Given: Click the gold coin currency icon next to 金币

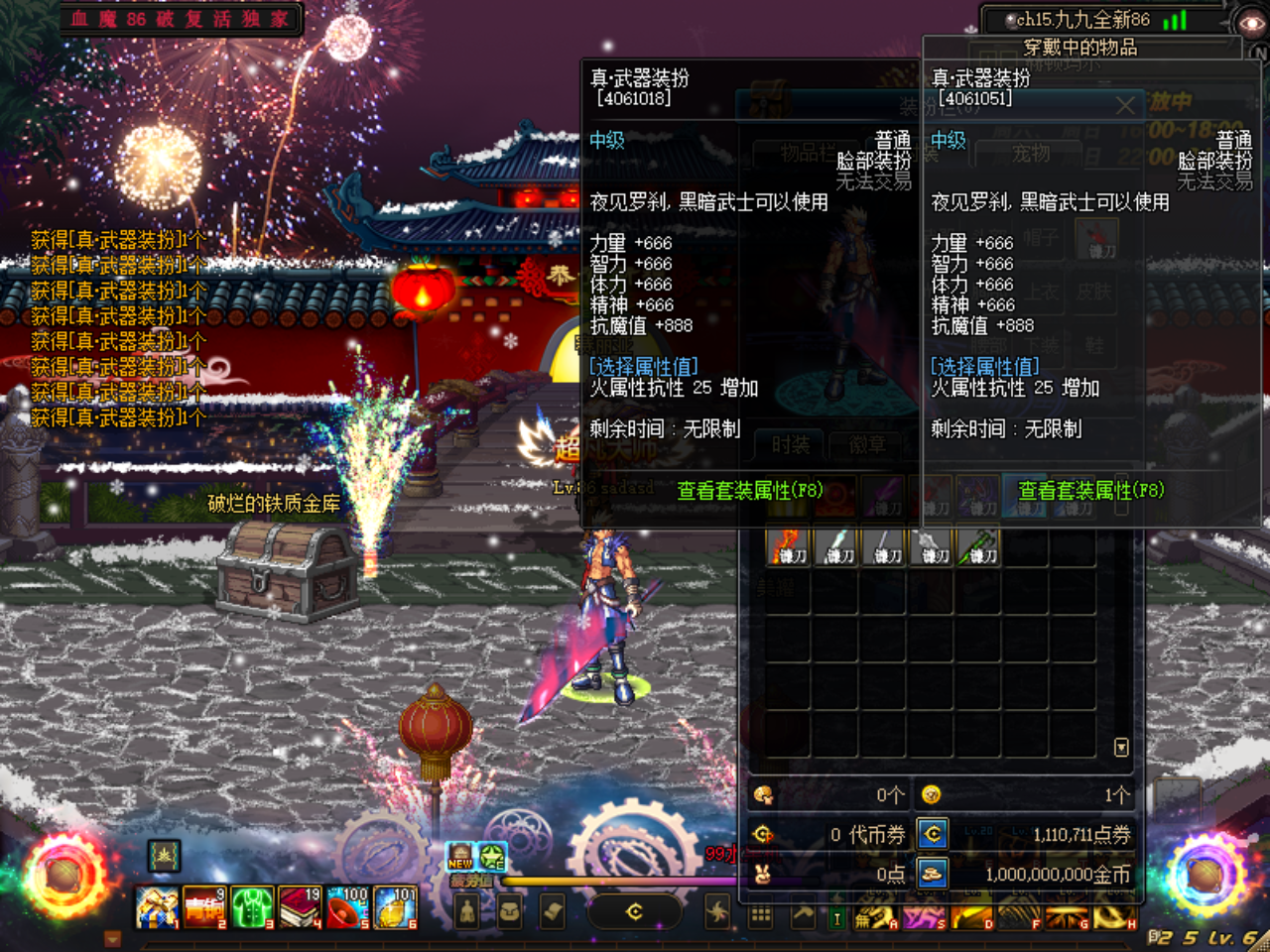Looking at the screenshot, I should 933,875.
